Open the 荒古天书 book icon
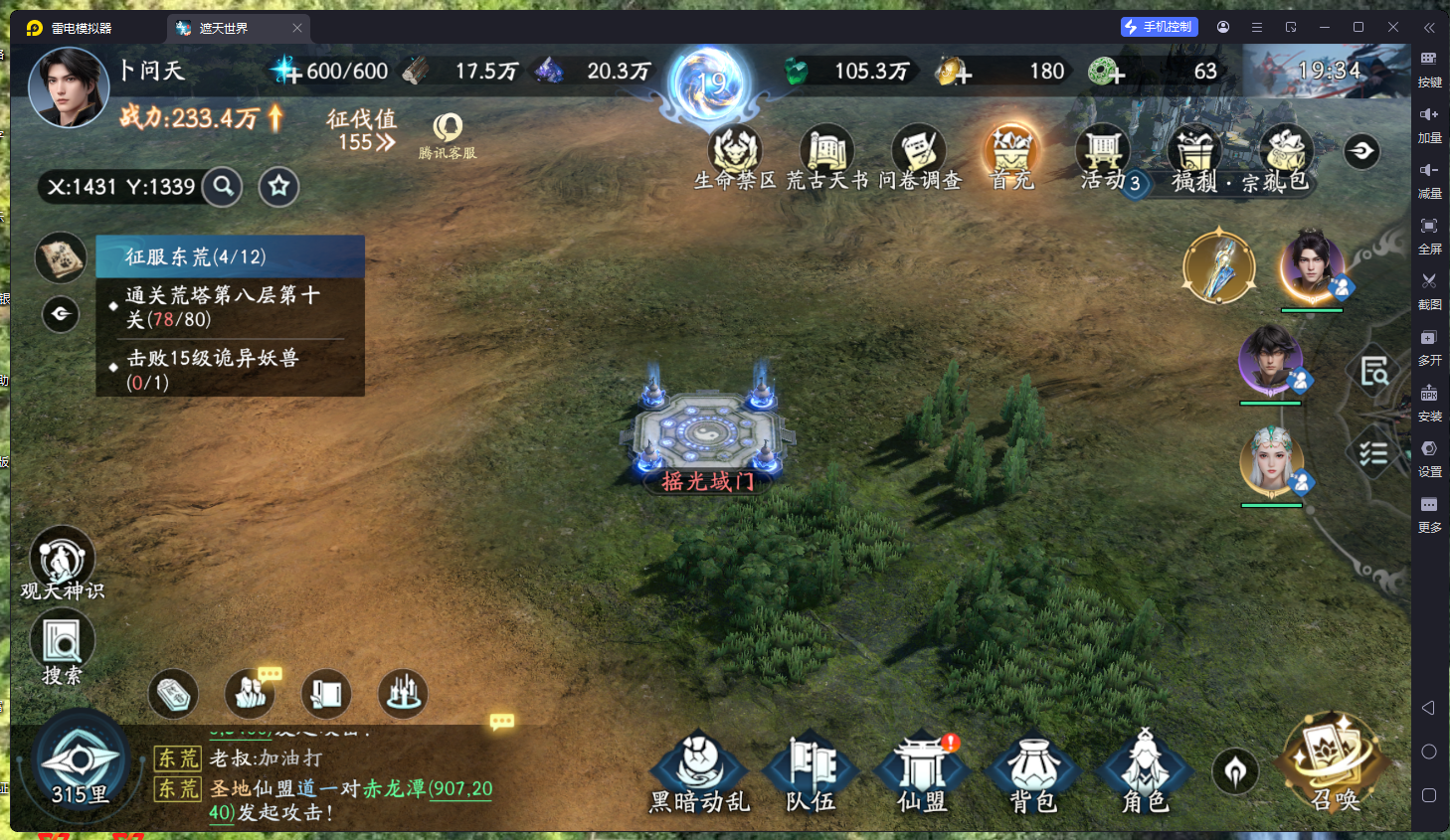This screenshot has height=840, width=1450. click(x=826, y=156)
